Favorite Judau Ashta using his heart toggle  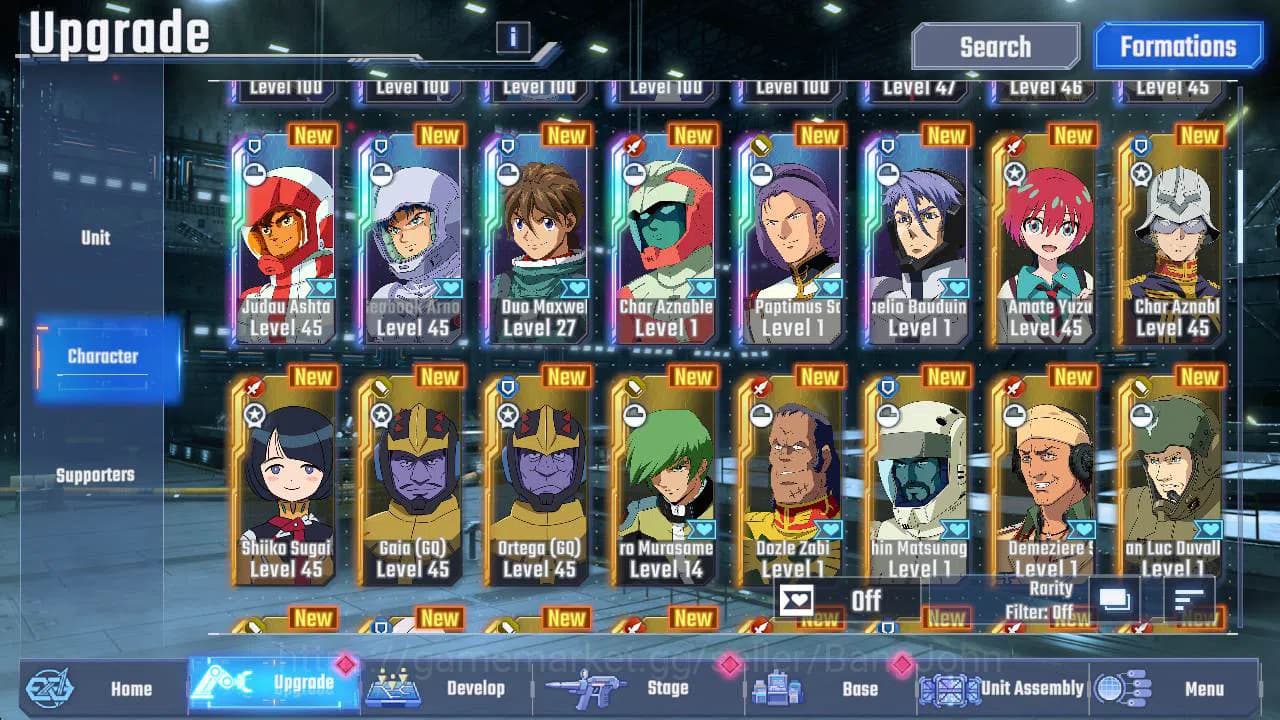pos(324,287)
